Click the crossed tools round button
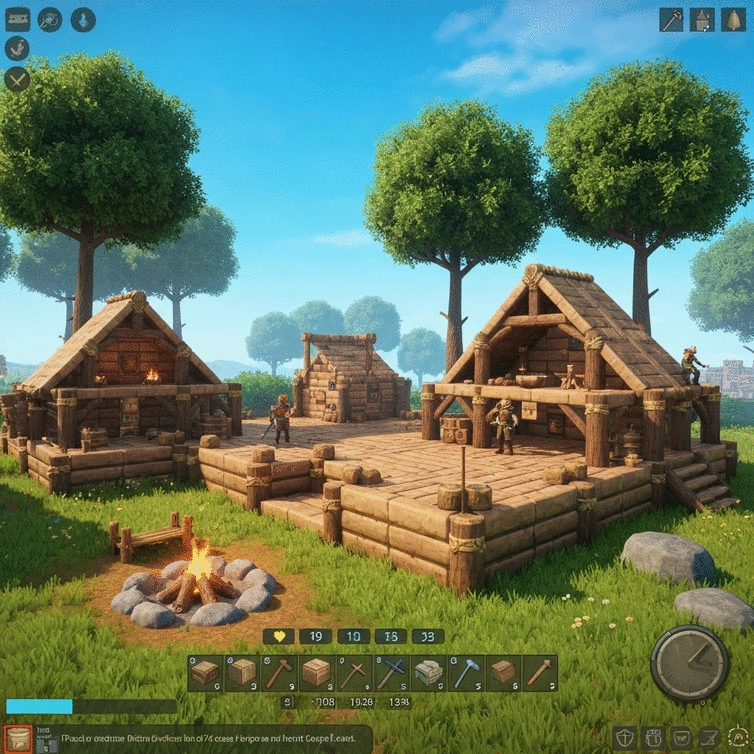 [17, 79]
